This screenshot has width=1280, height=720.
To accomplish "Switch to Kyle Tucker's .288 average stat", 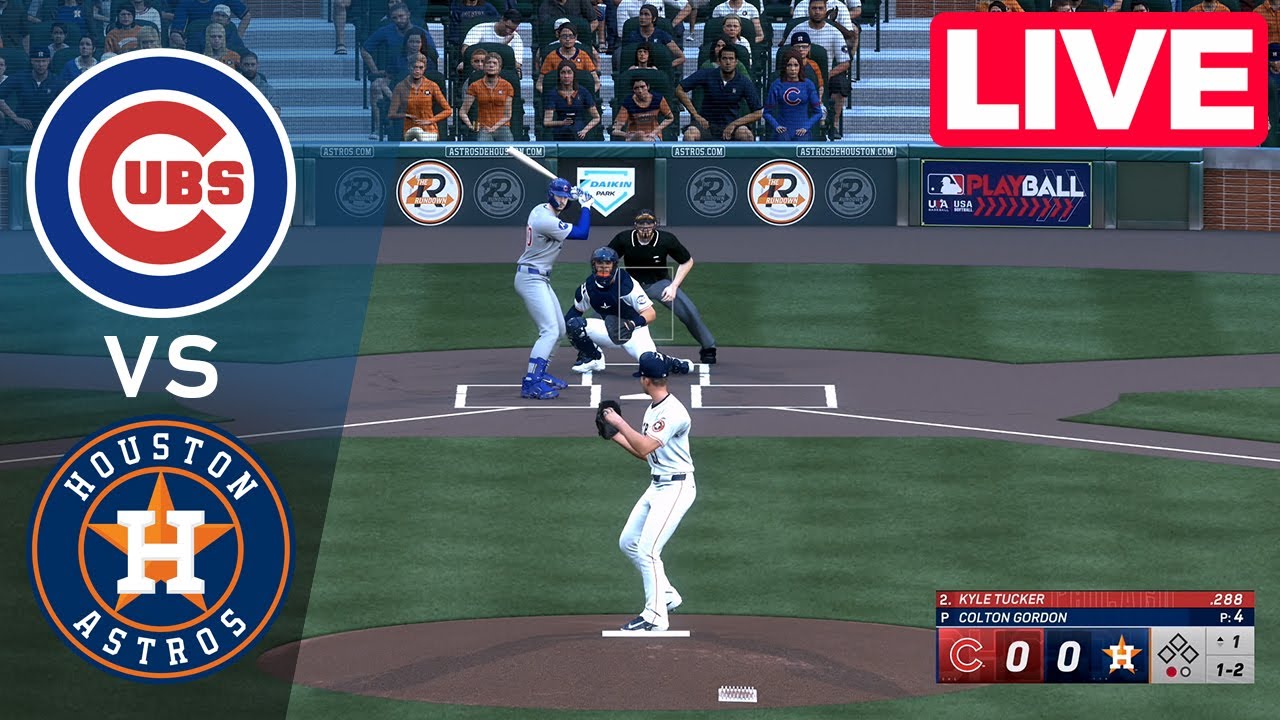I will (x=1226, y=598).
